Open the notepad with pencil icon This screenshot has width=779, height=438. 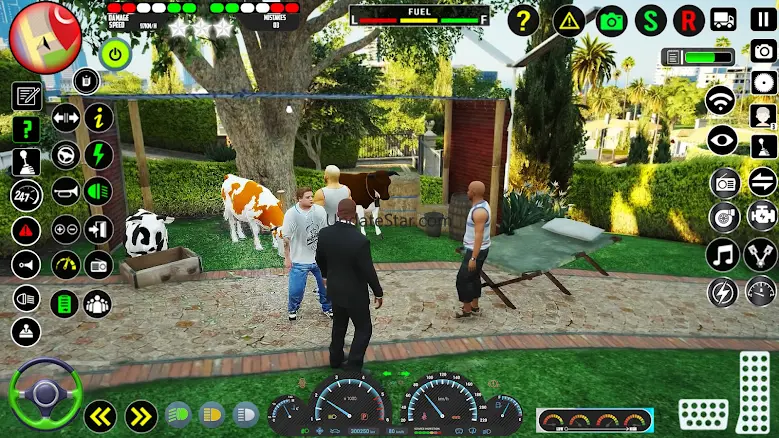tap(26, 97)
